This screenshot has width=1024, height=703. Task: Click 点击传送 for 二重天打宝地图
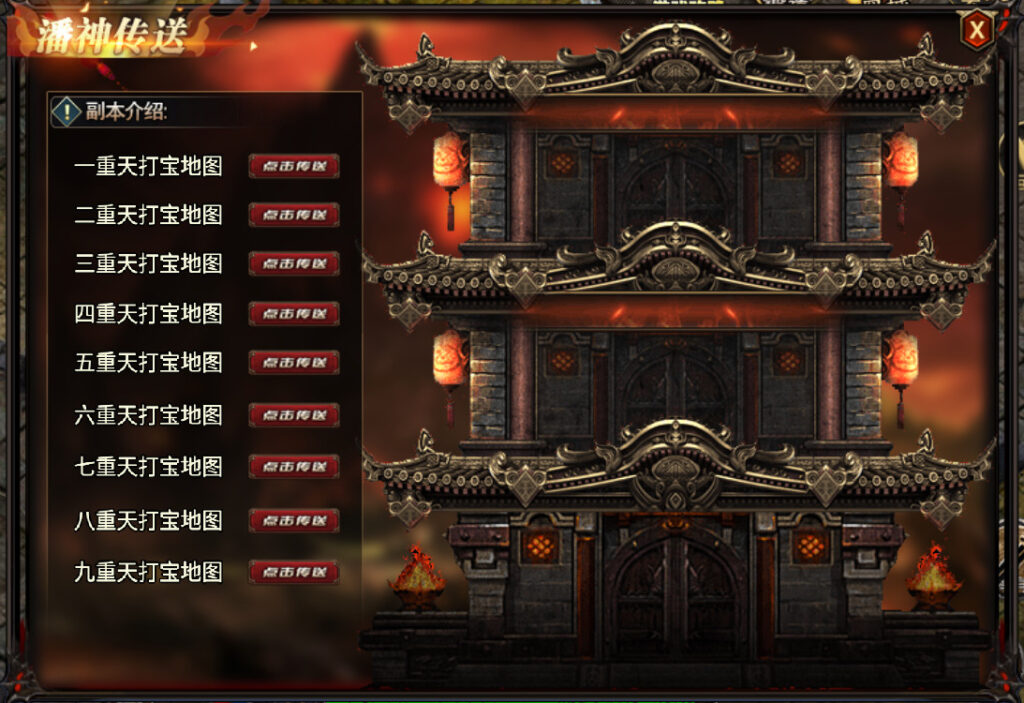click(294, 215)
